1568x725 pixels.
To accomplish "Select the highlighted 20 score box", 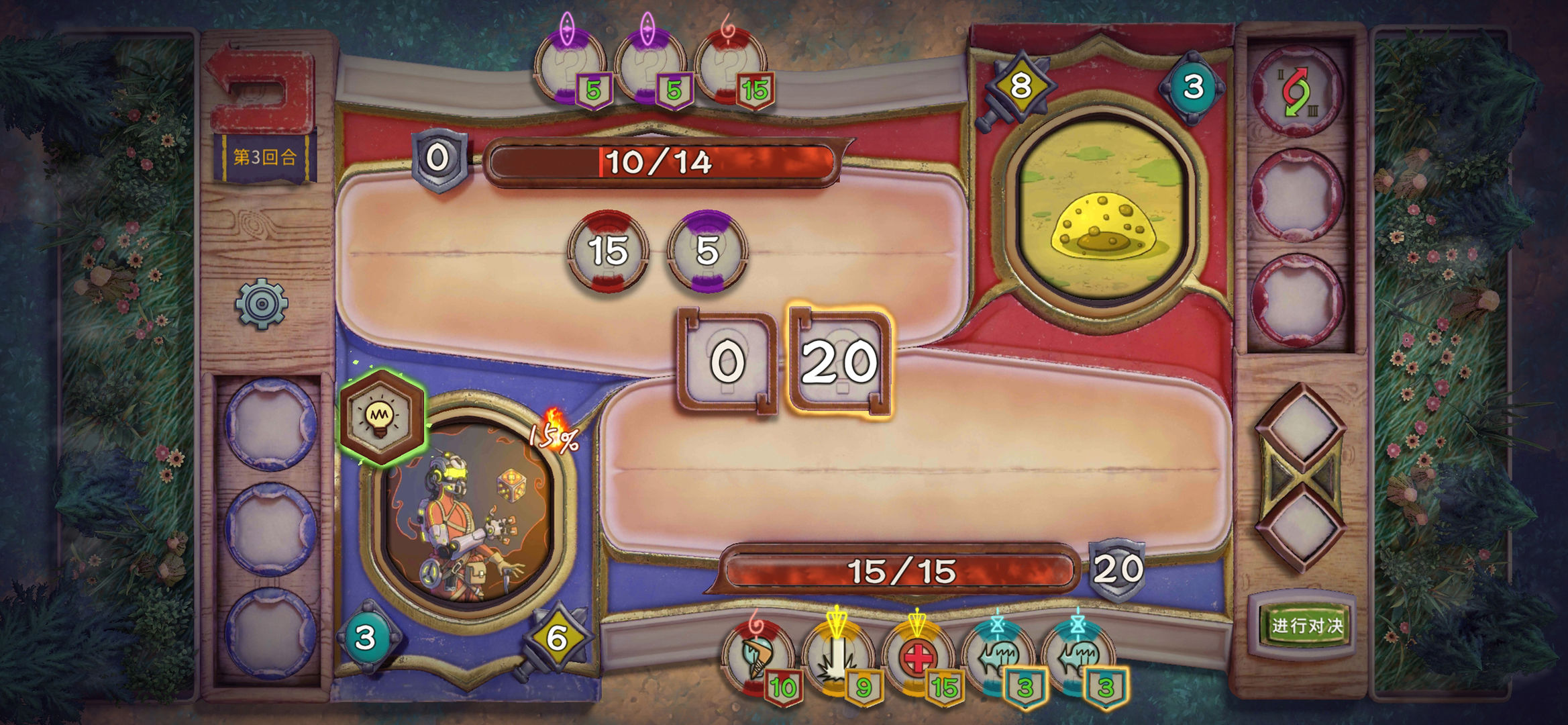I will pyautogui.click(x=839, y=362).
